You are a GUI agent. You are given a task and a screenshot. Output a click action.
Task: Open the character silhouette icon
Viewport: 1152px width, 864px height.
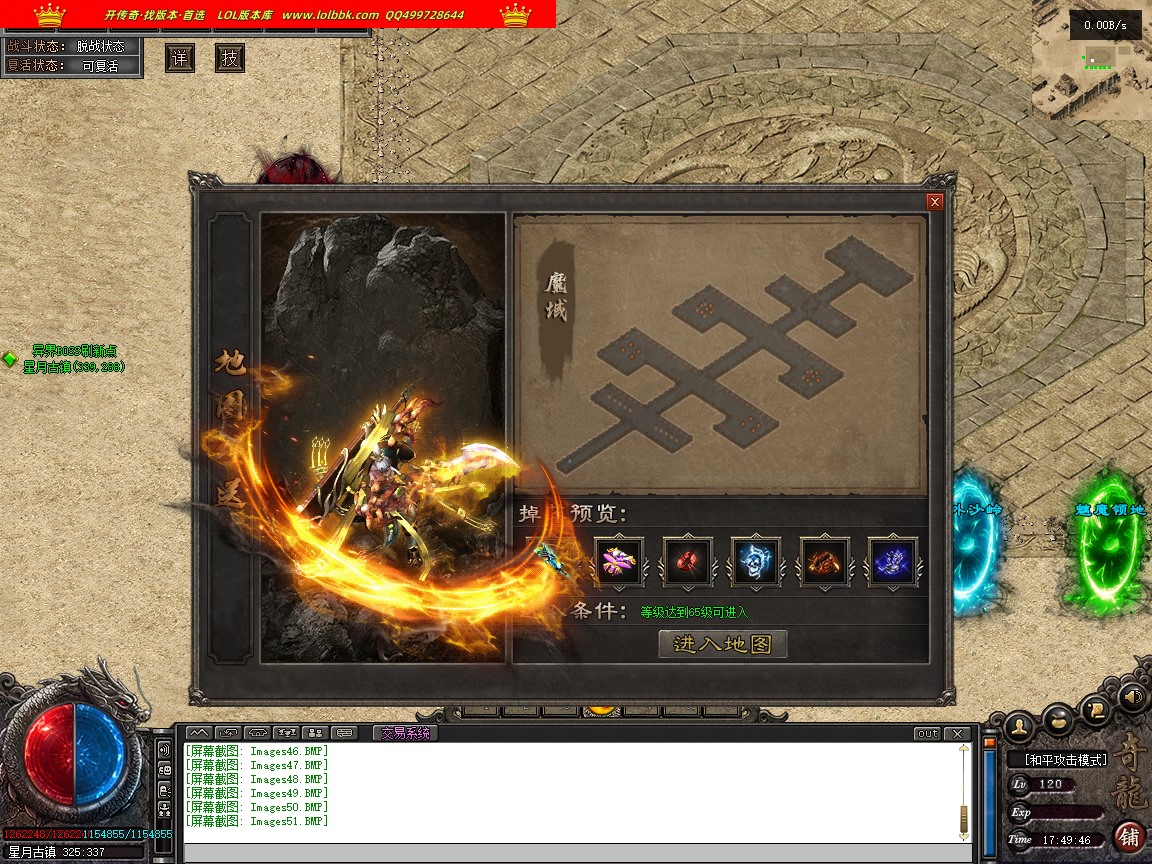click(1018, 724)
